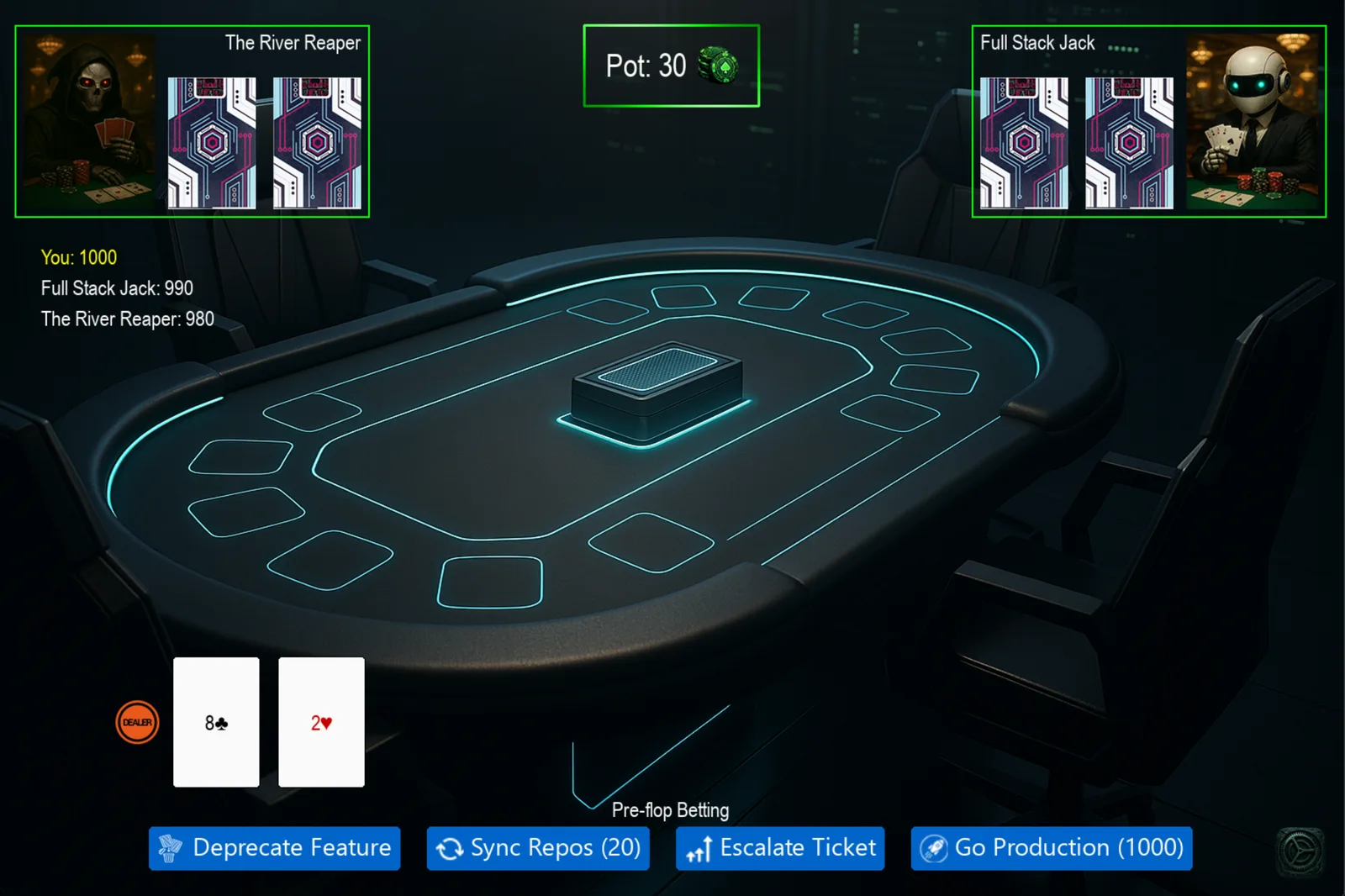Click the You: 1000 stack counter
The width and height of the screenshot is (1345, 896).
pos(78,257)
